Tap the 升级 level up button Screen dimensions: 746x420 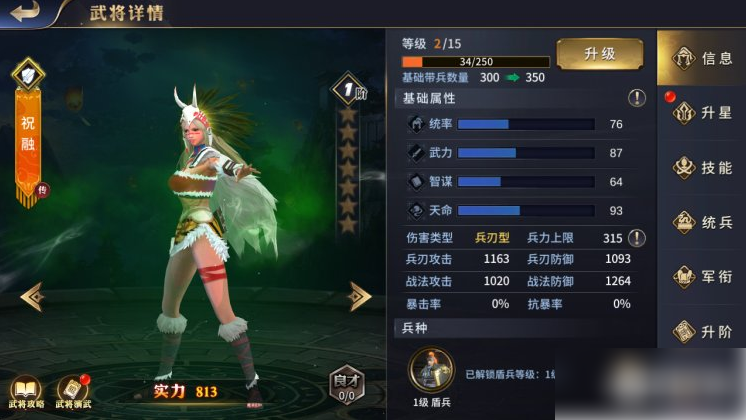pos(599,54)
